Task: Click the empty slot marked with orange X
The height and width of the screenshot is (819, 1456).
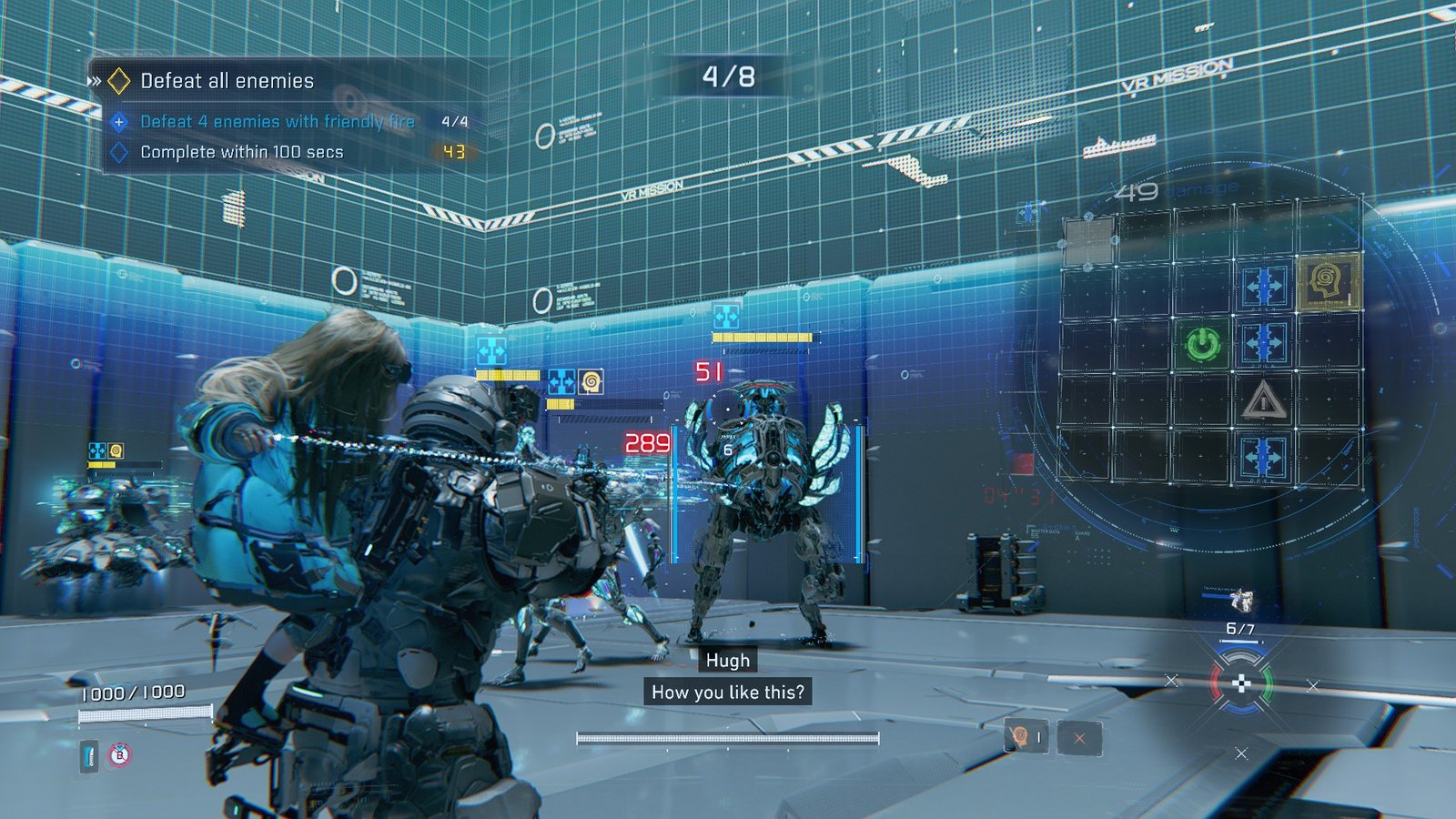Action: [1079, 738]
